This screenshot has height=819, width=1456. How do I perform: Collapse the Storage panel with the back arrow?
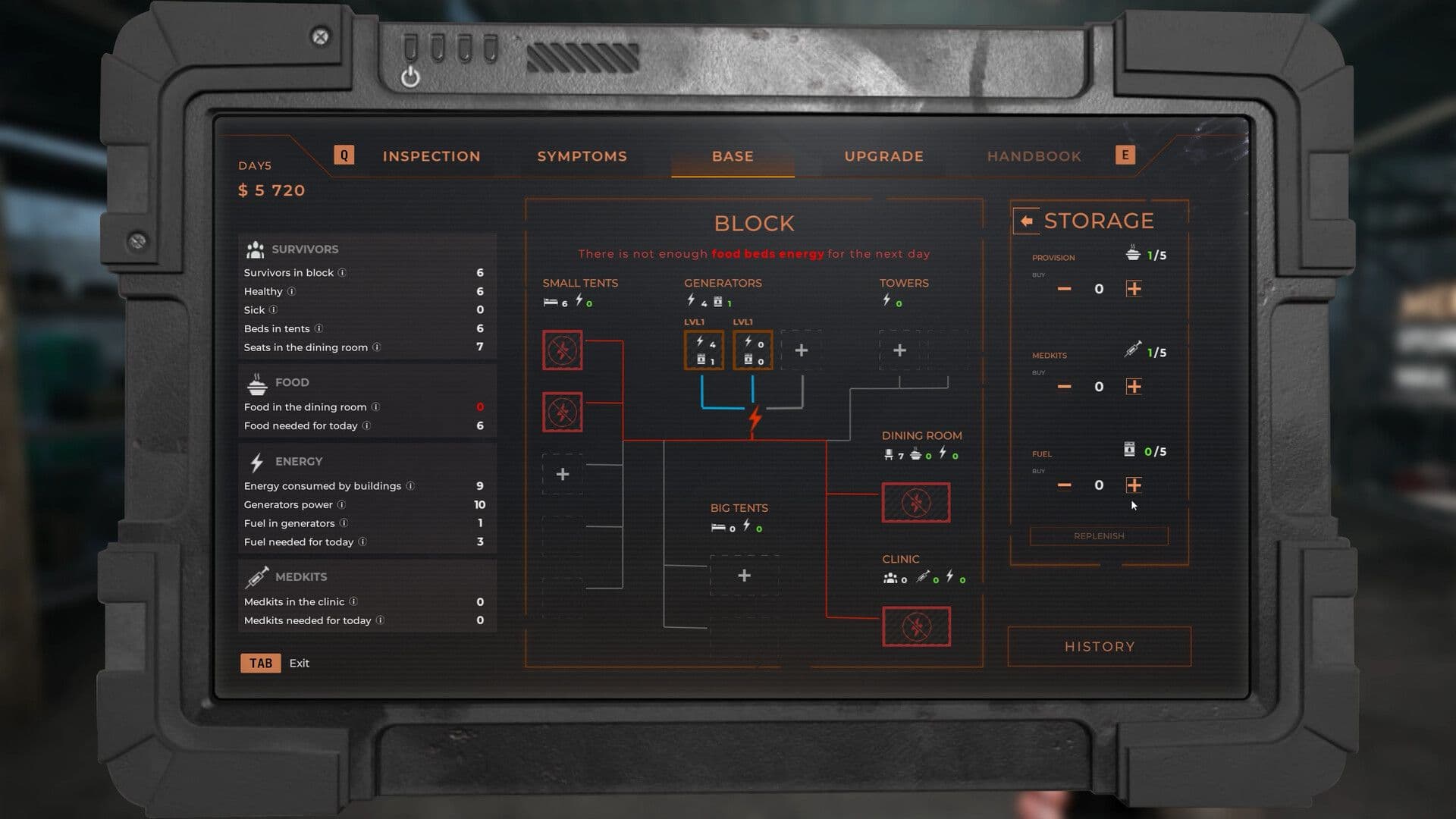(1028, 220)
